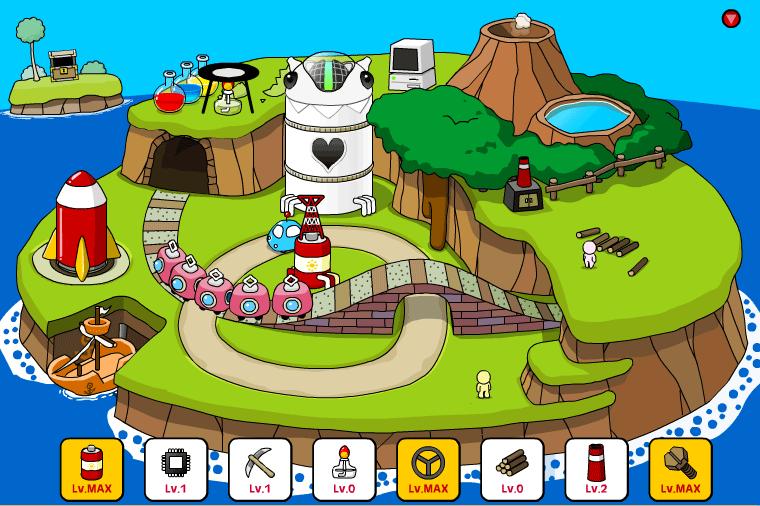The height and width of the screenshot is (506, 760).
Task: Select the wooden logs item button
Action: point(513,469)
